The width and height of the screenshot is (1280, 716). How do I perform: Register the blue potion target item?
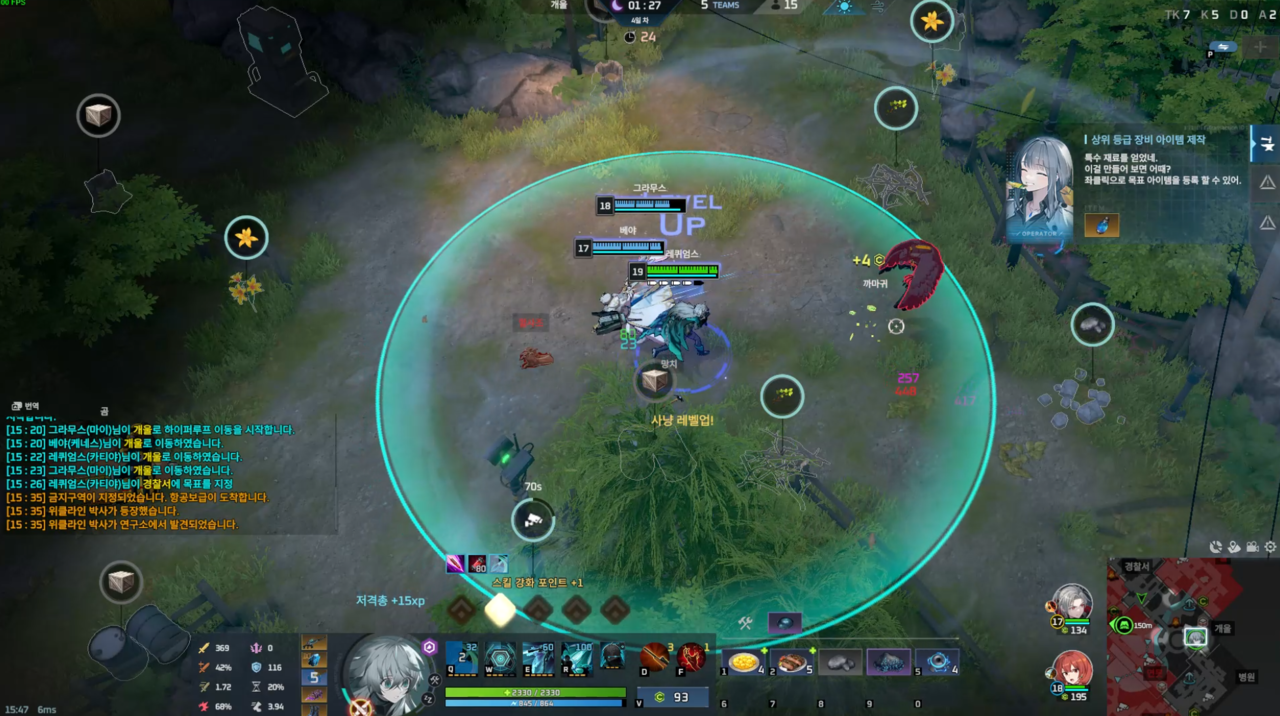point(1102,225)
